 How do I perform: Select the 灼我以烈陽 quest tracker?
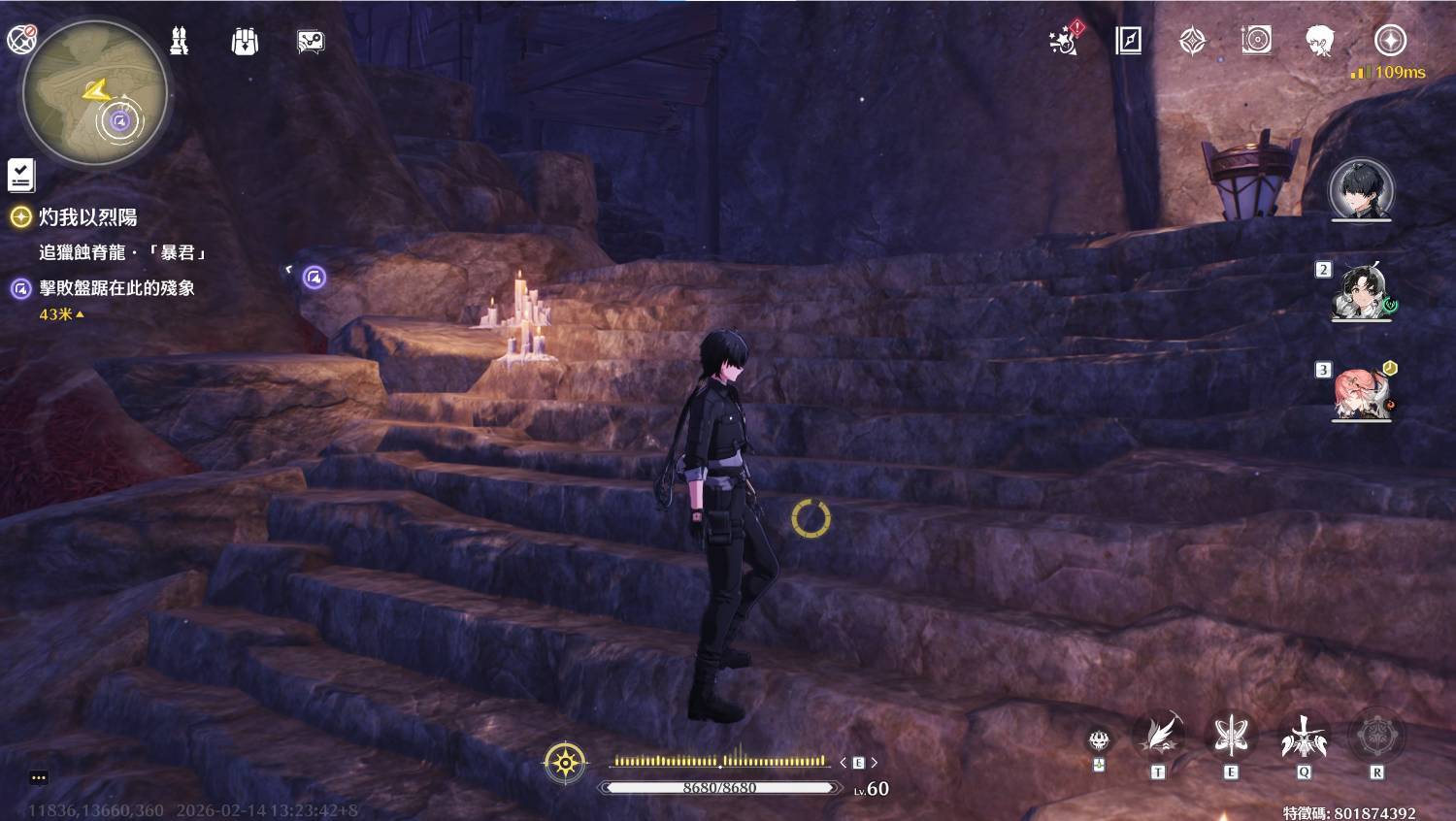87,217
